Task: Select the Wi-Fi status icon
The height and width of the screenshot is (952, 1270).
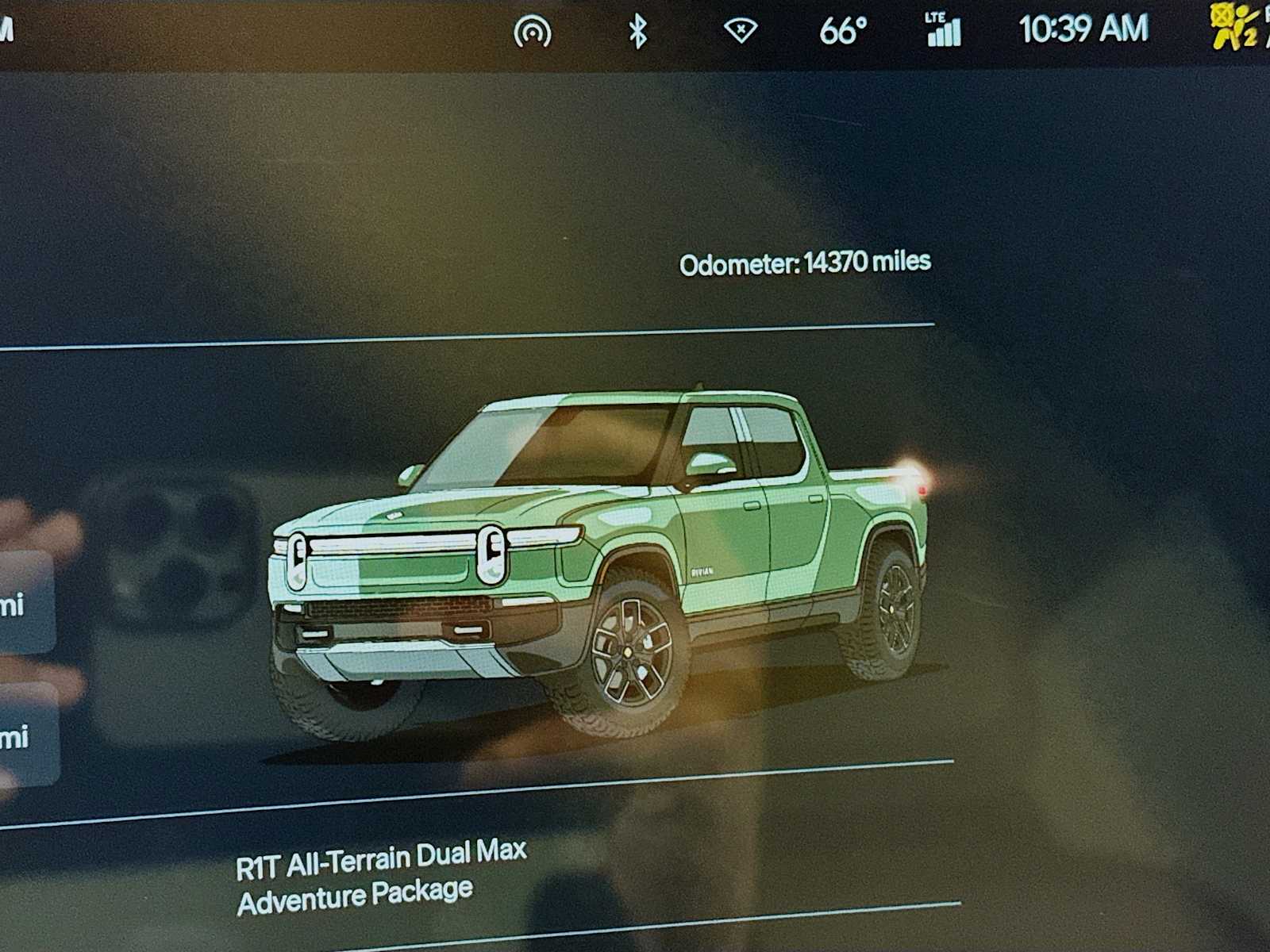Action: click(740, 31)
